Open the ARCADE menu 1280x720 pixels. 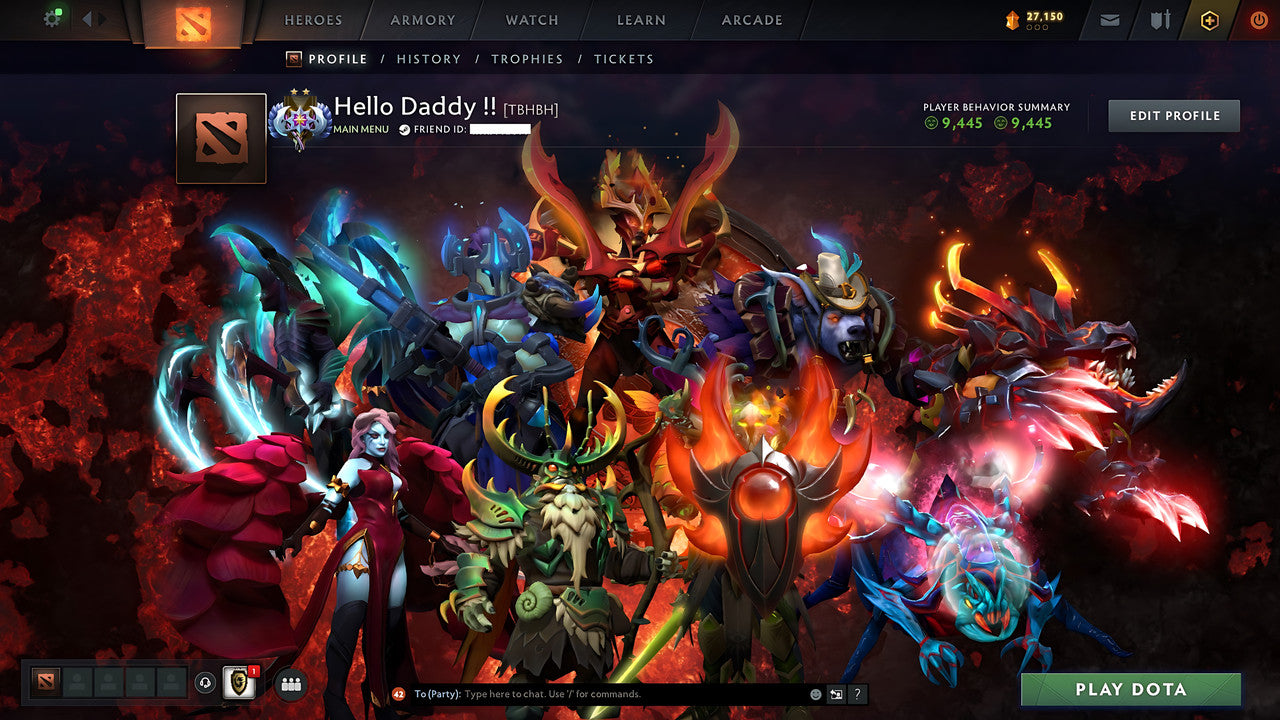[750, 20]
